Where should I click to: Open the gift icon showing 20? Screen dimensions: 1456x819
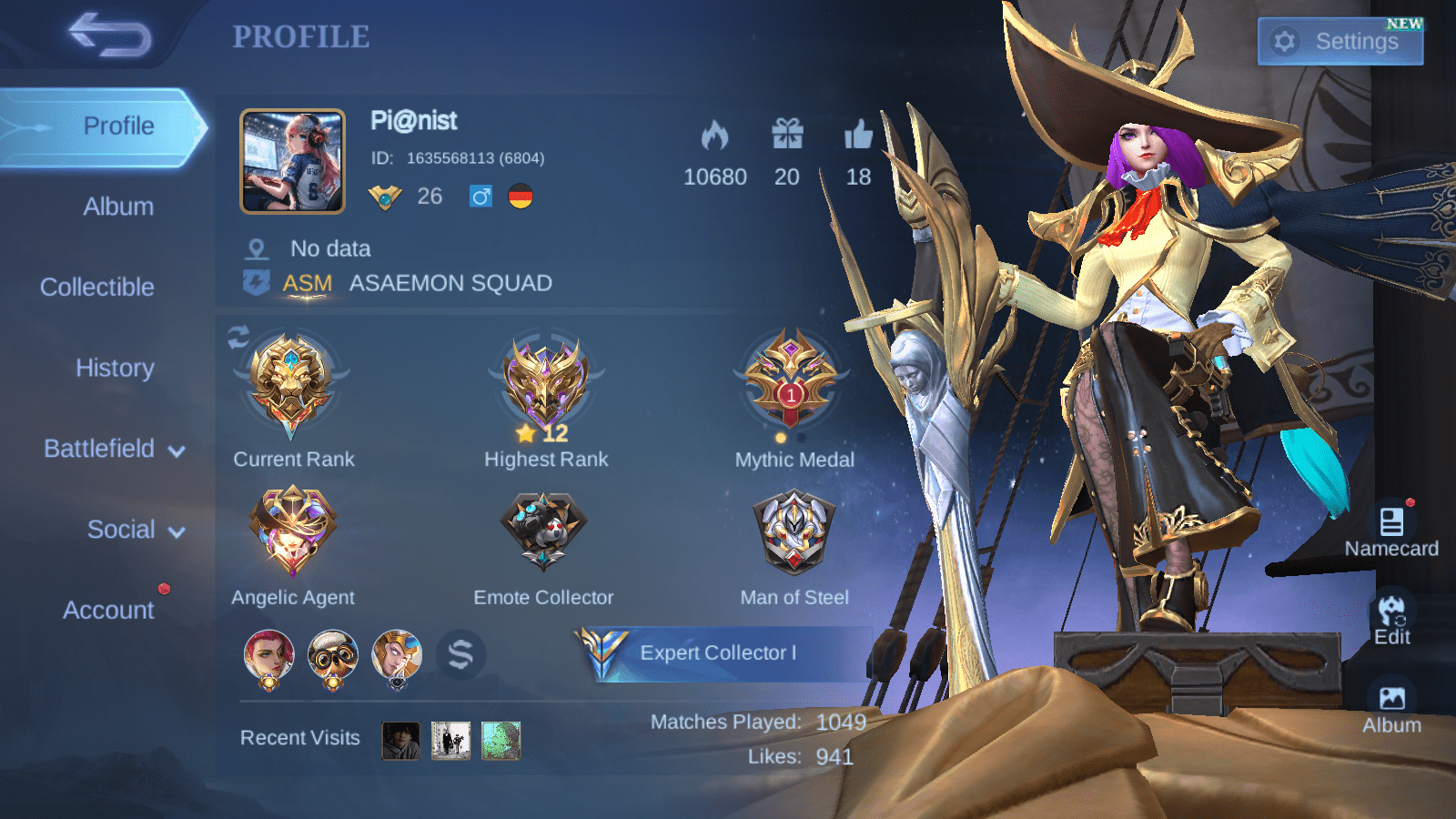(x=788, y=133)
